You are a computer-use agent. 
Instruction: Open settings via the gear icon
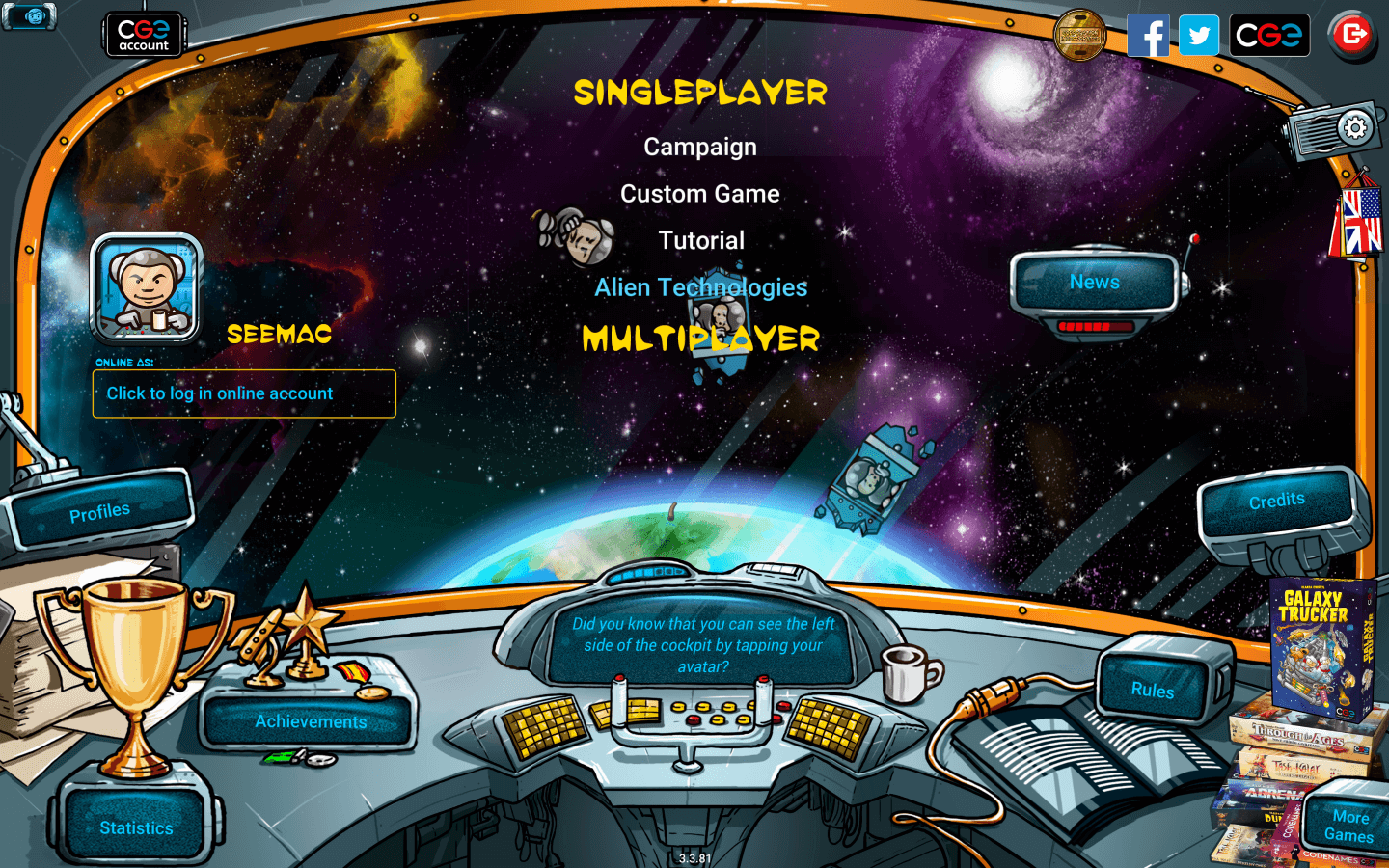[x=1355, y=127]
